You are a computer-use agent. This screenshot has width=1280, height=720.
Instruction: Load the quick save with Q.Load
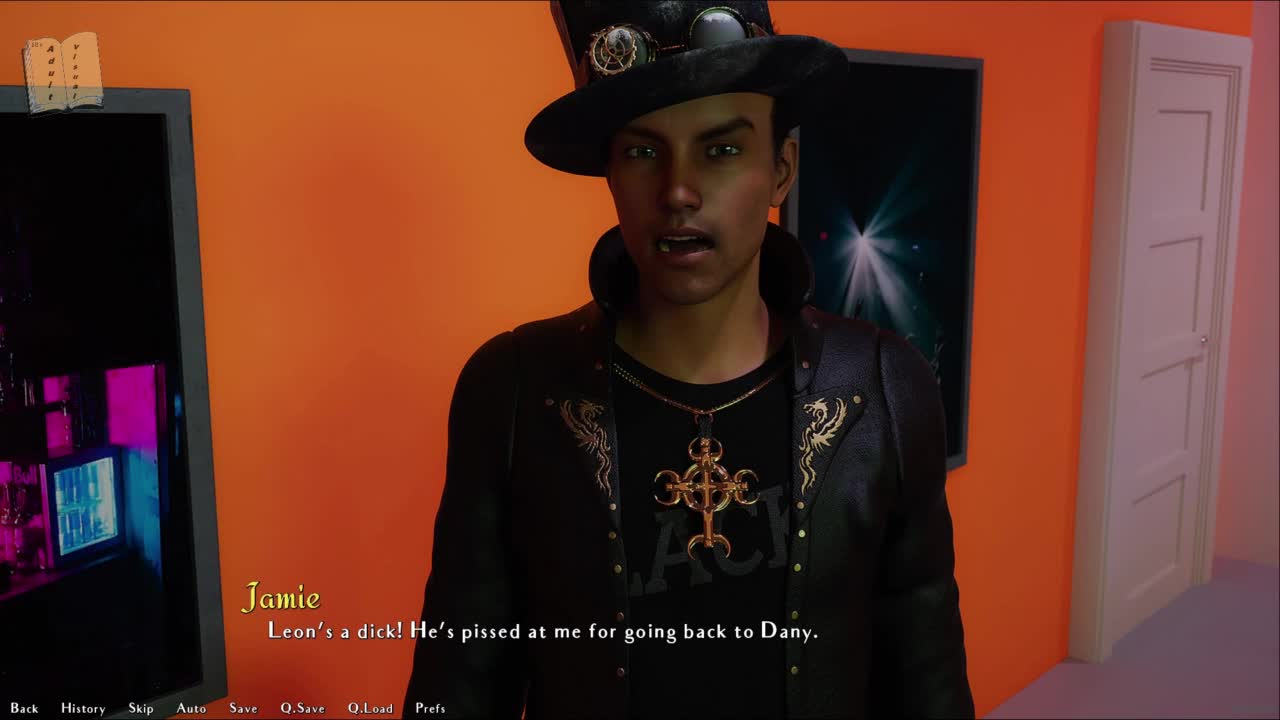point(370,708)
